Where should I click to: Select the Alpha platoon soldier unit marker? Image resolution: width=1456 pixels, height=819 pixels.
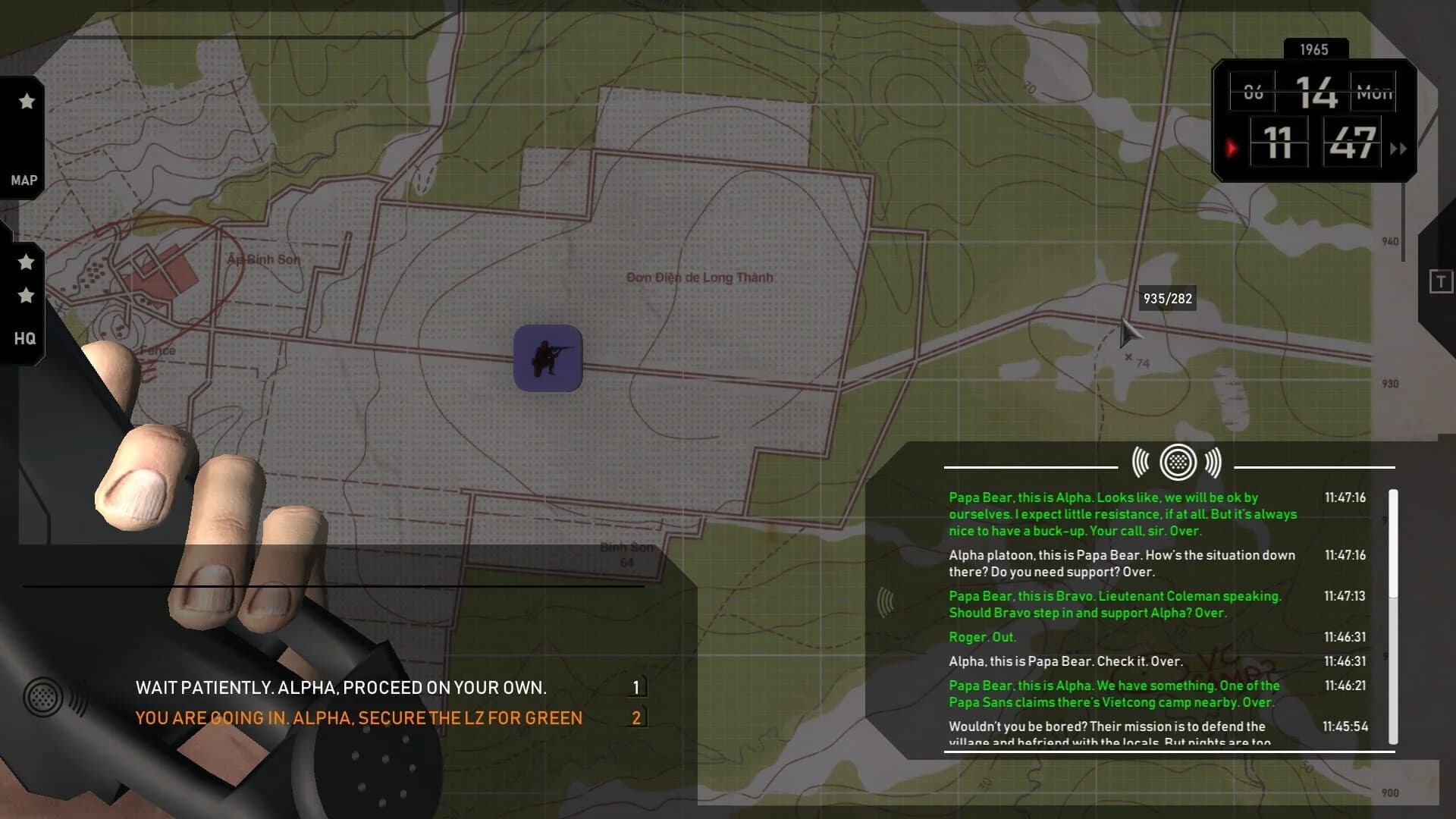point(548,359)
